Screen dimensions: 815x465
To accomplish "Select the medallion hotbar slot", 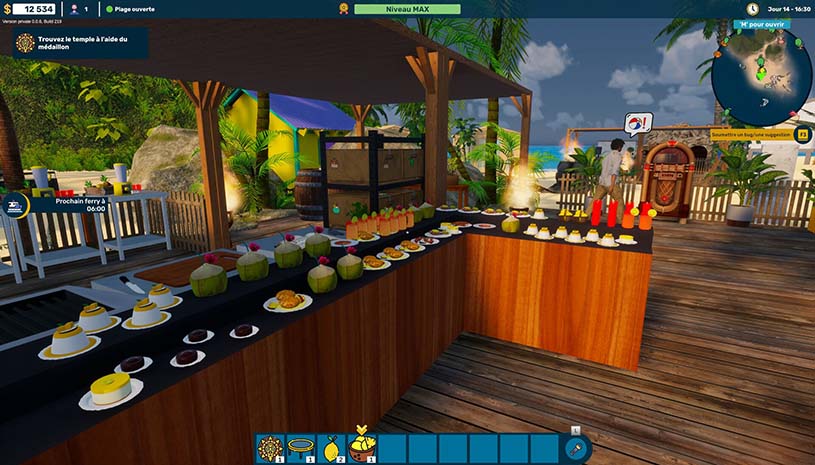I will (x=271, y=448).
